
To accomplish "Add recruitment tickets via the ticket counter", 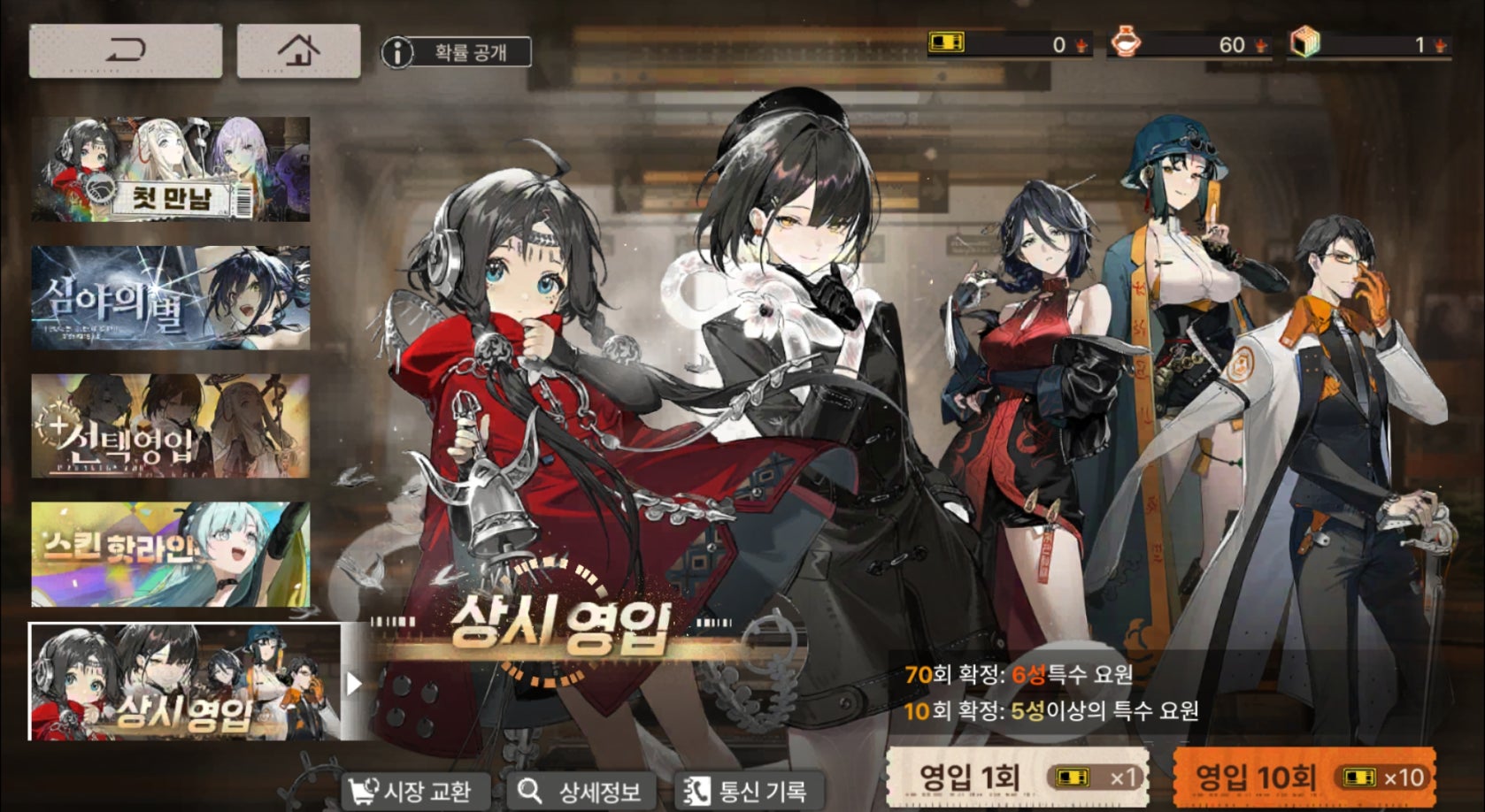I will coord(1081,44).
